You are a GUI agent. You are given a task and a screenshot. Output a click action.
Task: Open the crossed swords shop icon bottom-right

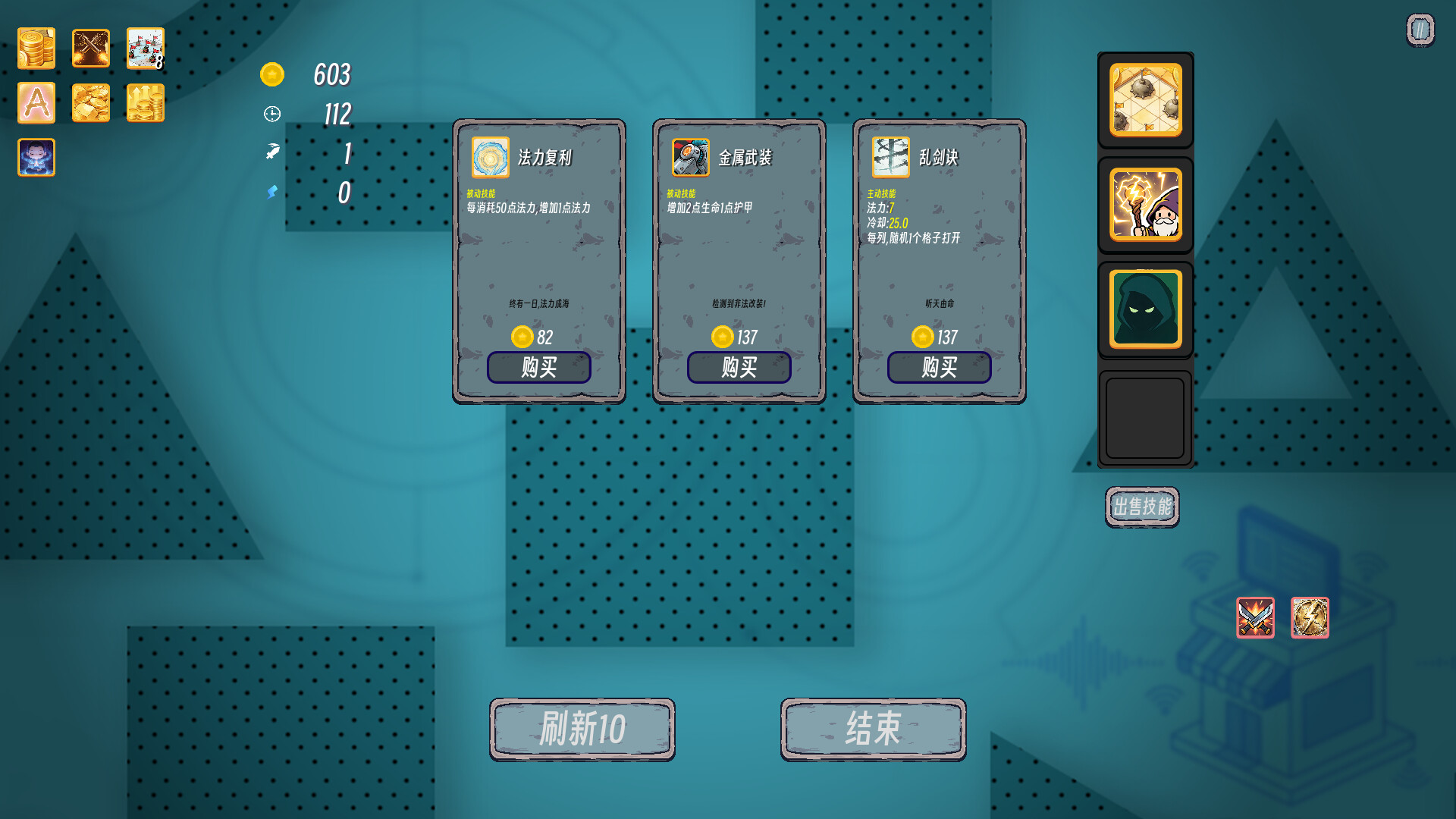1255,618
